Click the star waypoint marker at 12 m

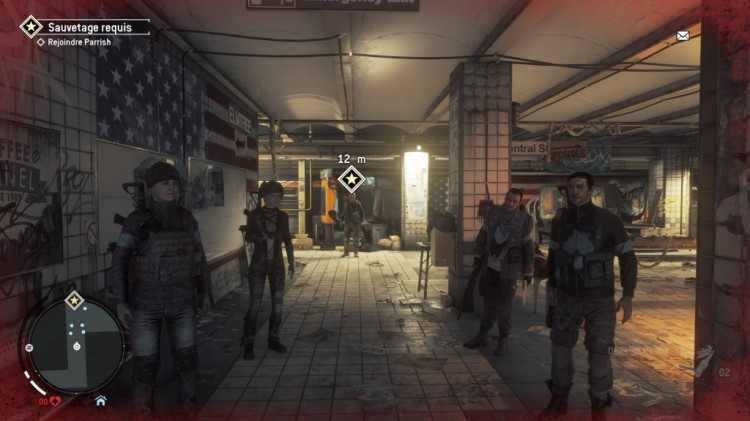[351, 180]
